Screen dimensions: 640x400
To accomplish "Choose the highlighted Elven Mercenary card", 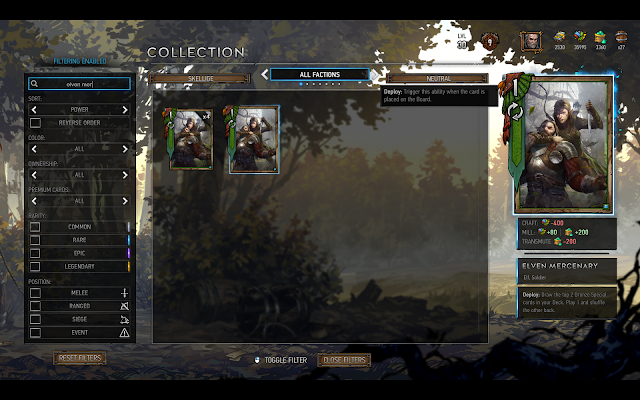I will coord(254,140).
